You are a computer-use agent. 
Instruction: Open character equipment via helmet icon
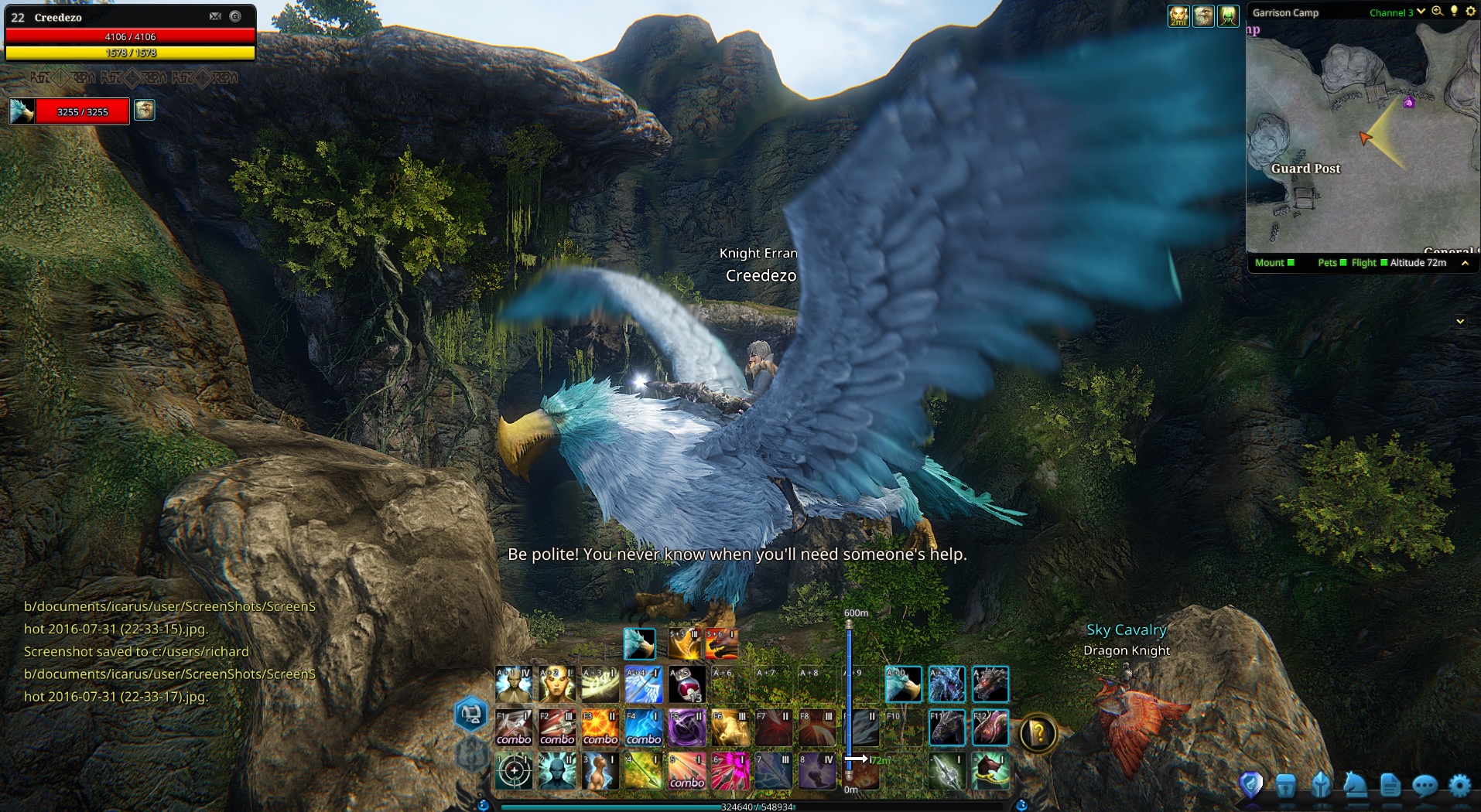pos(1322,783)
